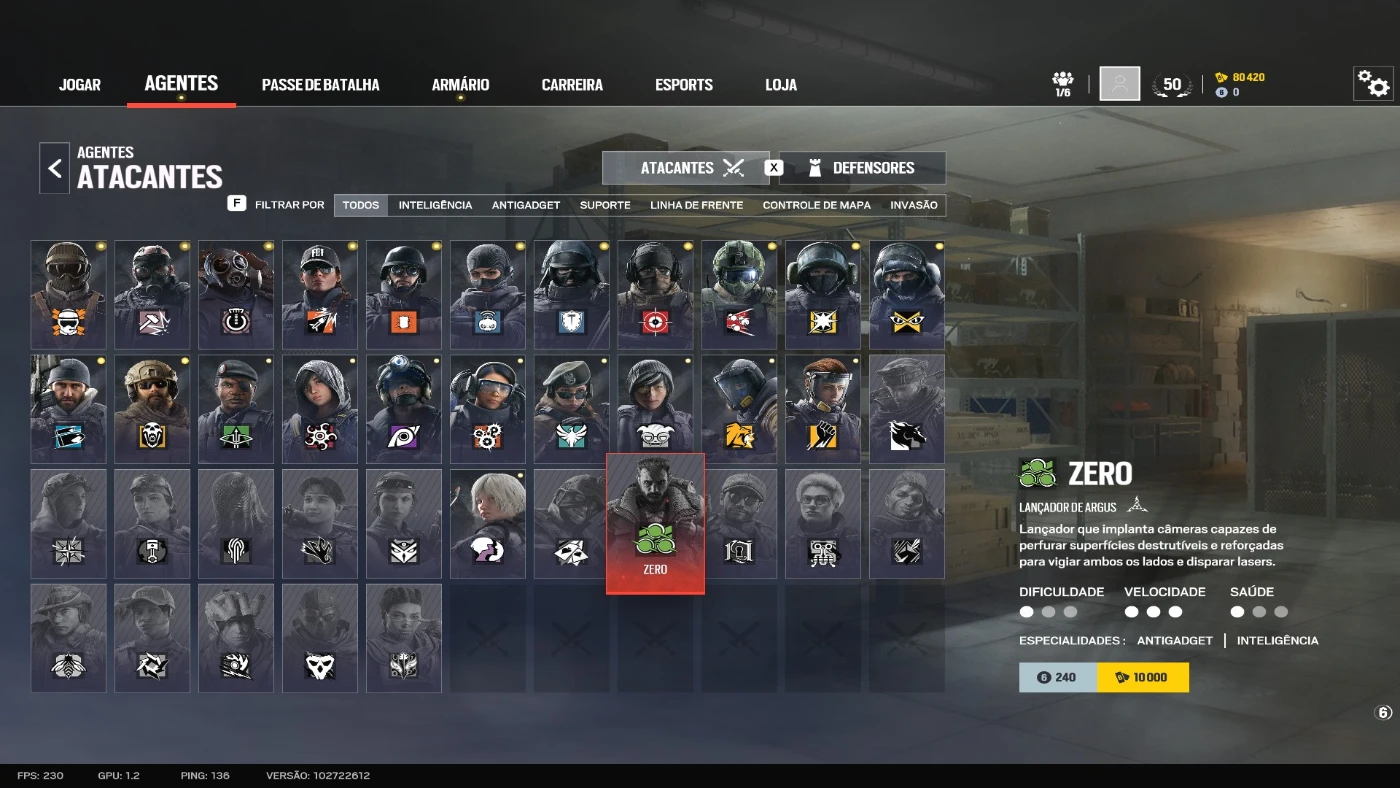
Task: Filter by Controle de Mapa
Action: click(816, 205)
